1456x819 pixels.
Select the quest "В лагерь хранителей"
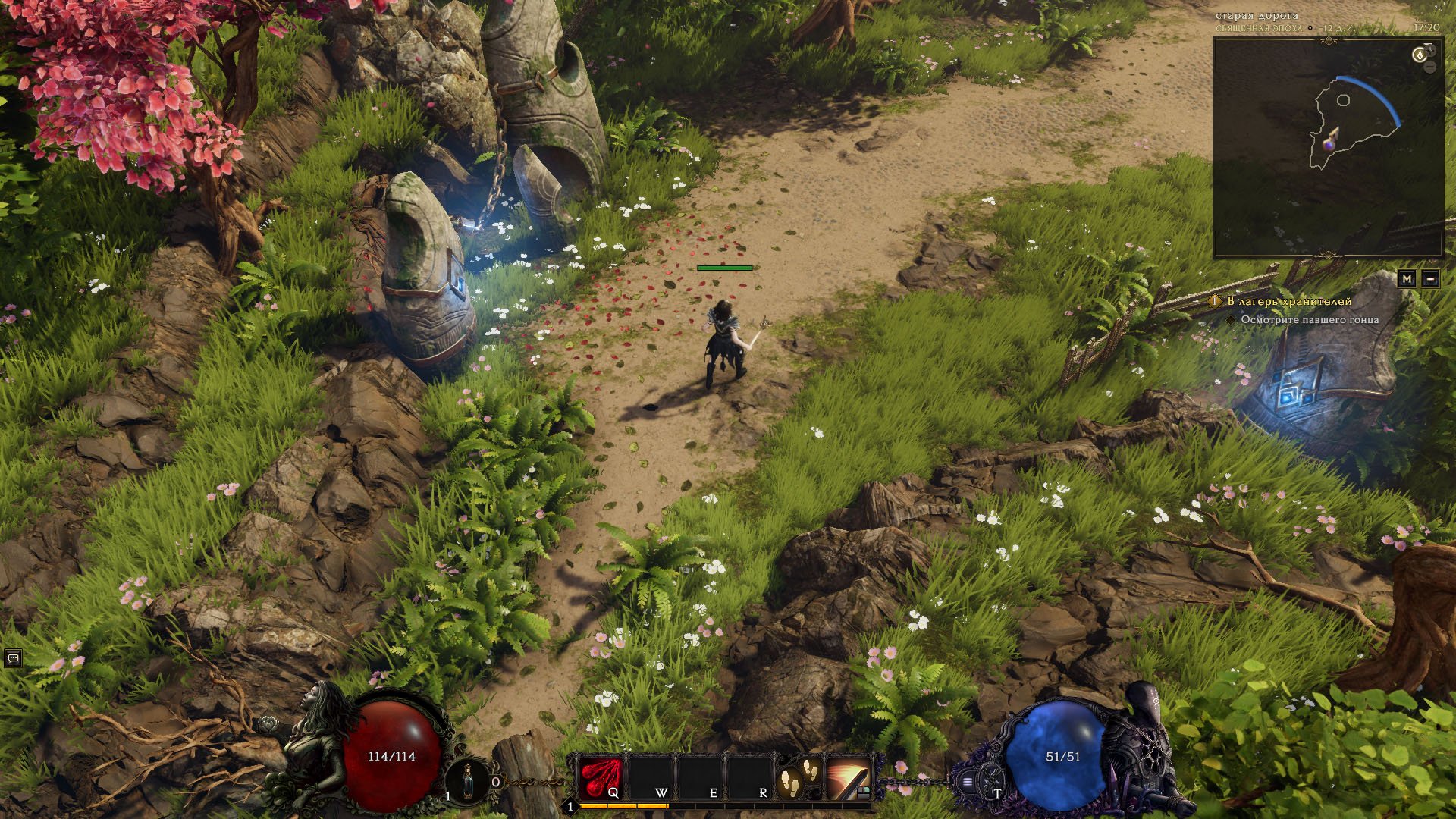1289,301
